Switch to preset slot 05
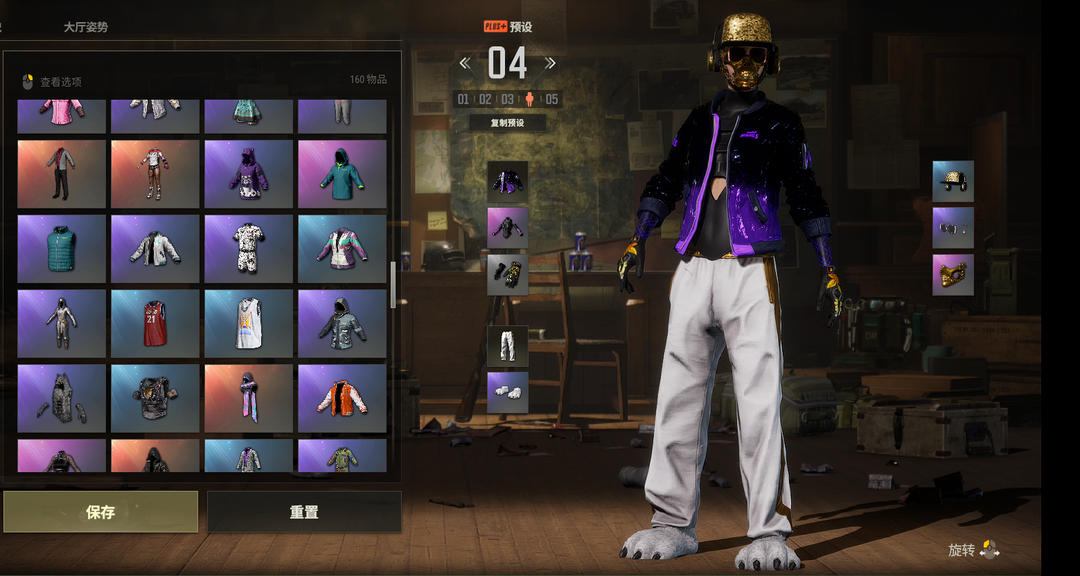 click(552, 99)
